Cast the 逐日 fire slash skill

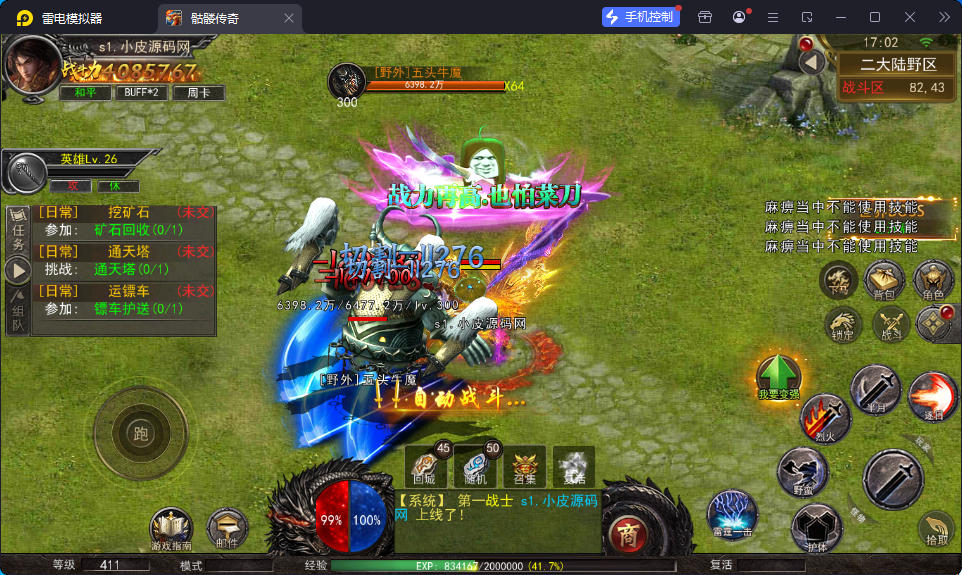coord(932,395)
